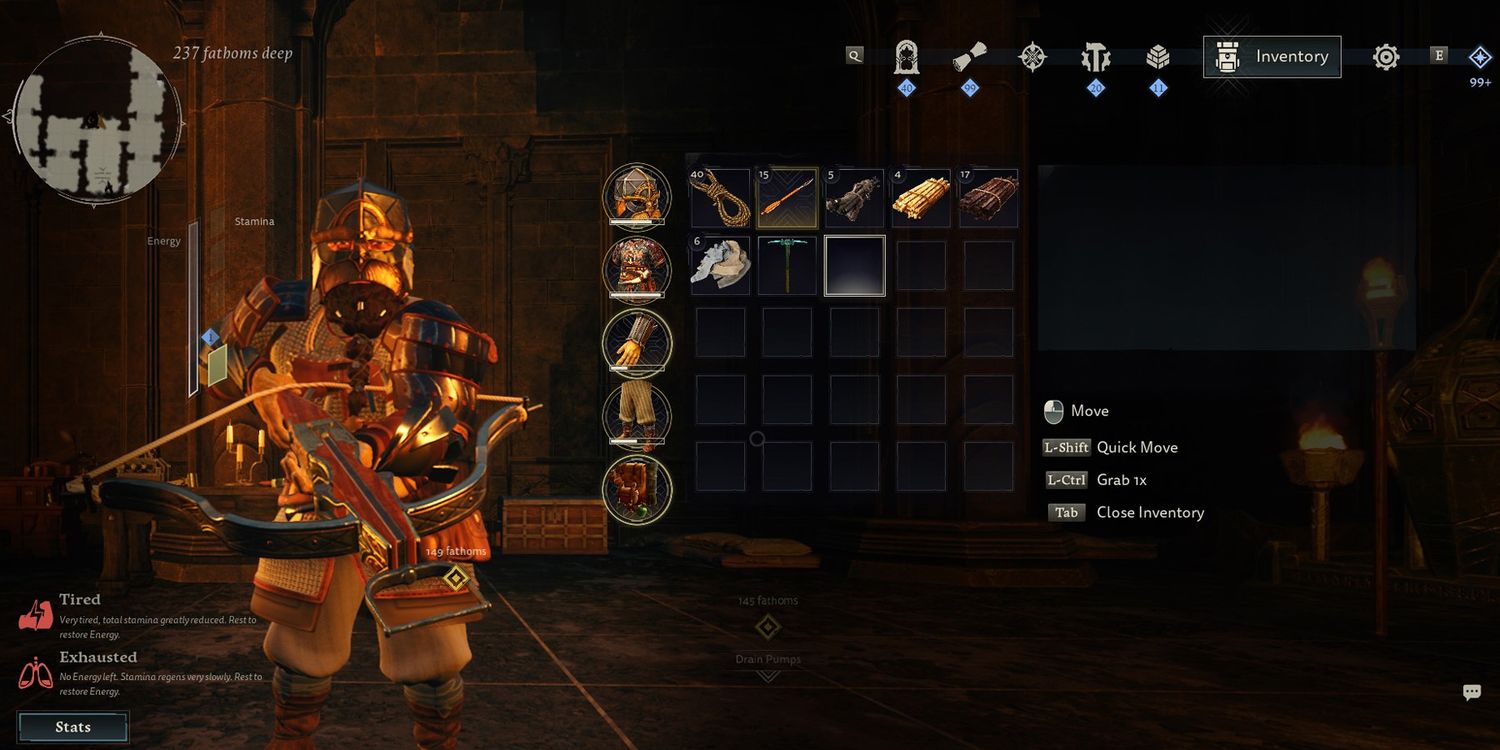This screenshot has height=750, width=1500.
Task: Click the equipped helmet slot
Action: point(637,196)
